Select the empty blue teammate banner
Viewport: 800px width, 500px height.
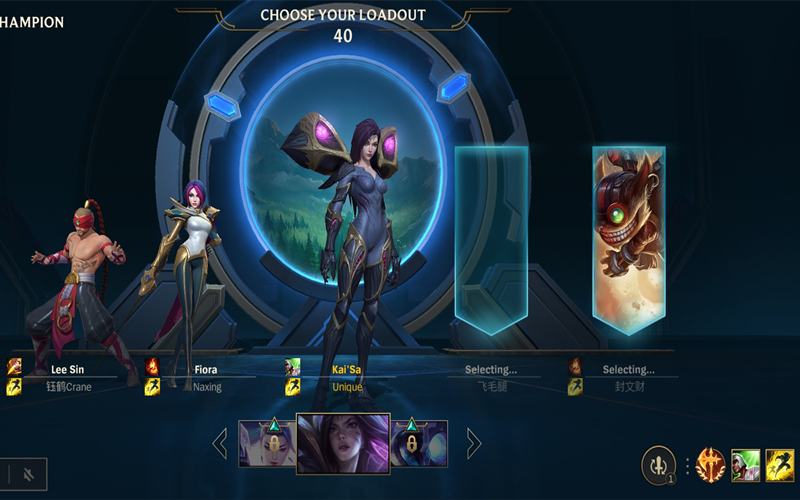point(491,238)
